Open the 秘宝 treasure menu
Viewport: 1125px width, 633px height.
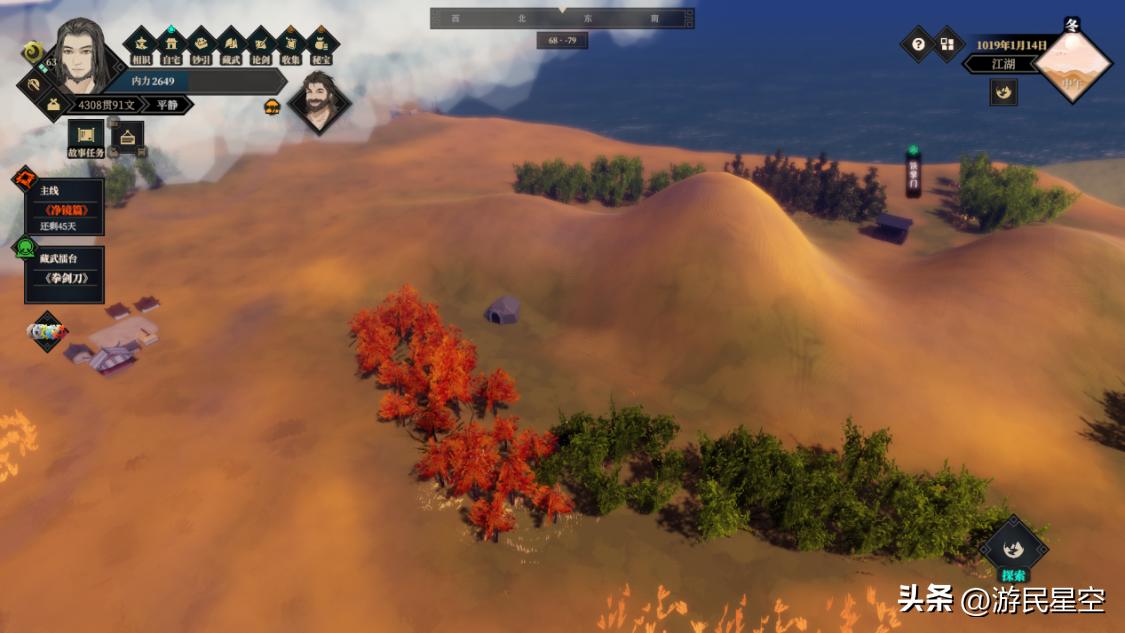tap(321, 44)
